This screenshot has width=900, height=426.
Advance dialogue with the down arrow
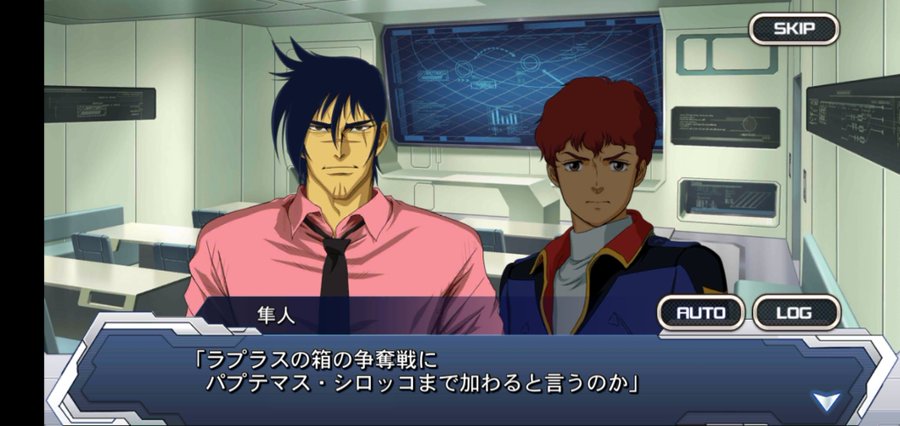(x=826, y=402)
